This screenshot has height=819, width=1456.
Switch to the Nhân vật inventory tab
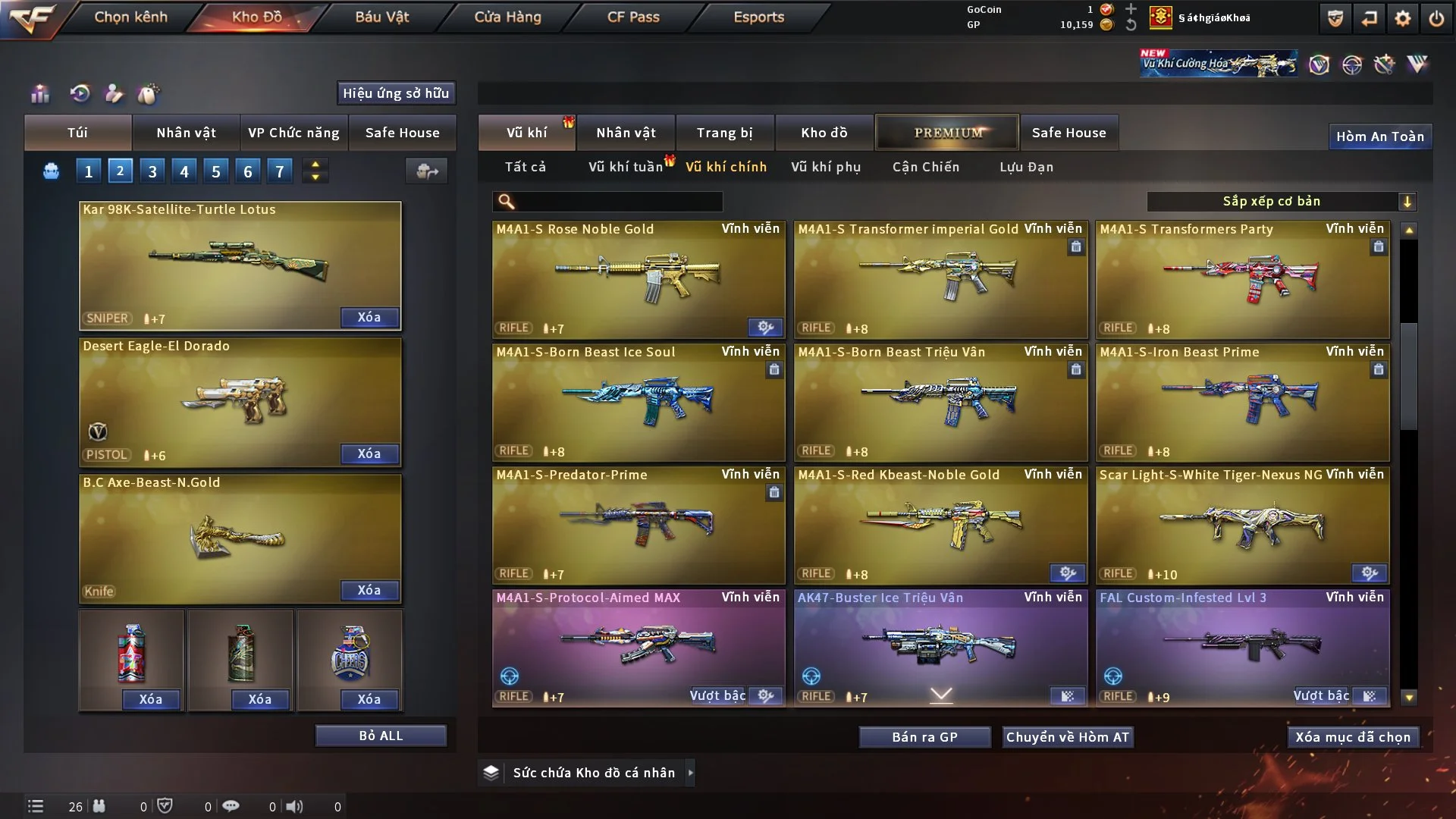coord(625,133)
